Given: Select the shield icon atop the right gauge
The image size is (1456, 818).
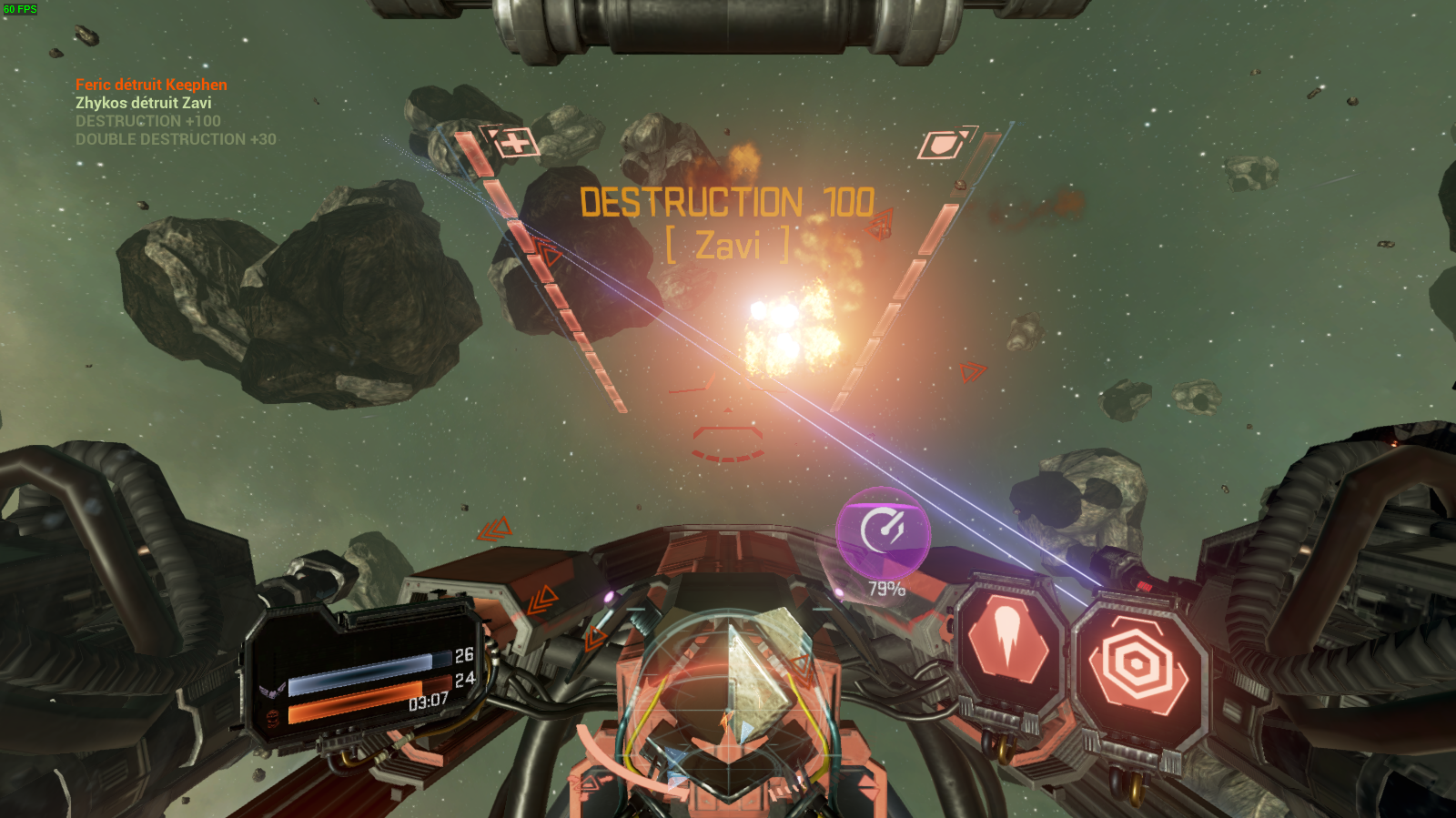Looking at the screenshot, I should pos(944,145).
